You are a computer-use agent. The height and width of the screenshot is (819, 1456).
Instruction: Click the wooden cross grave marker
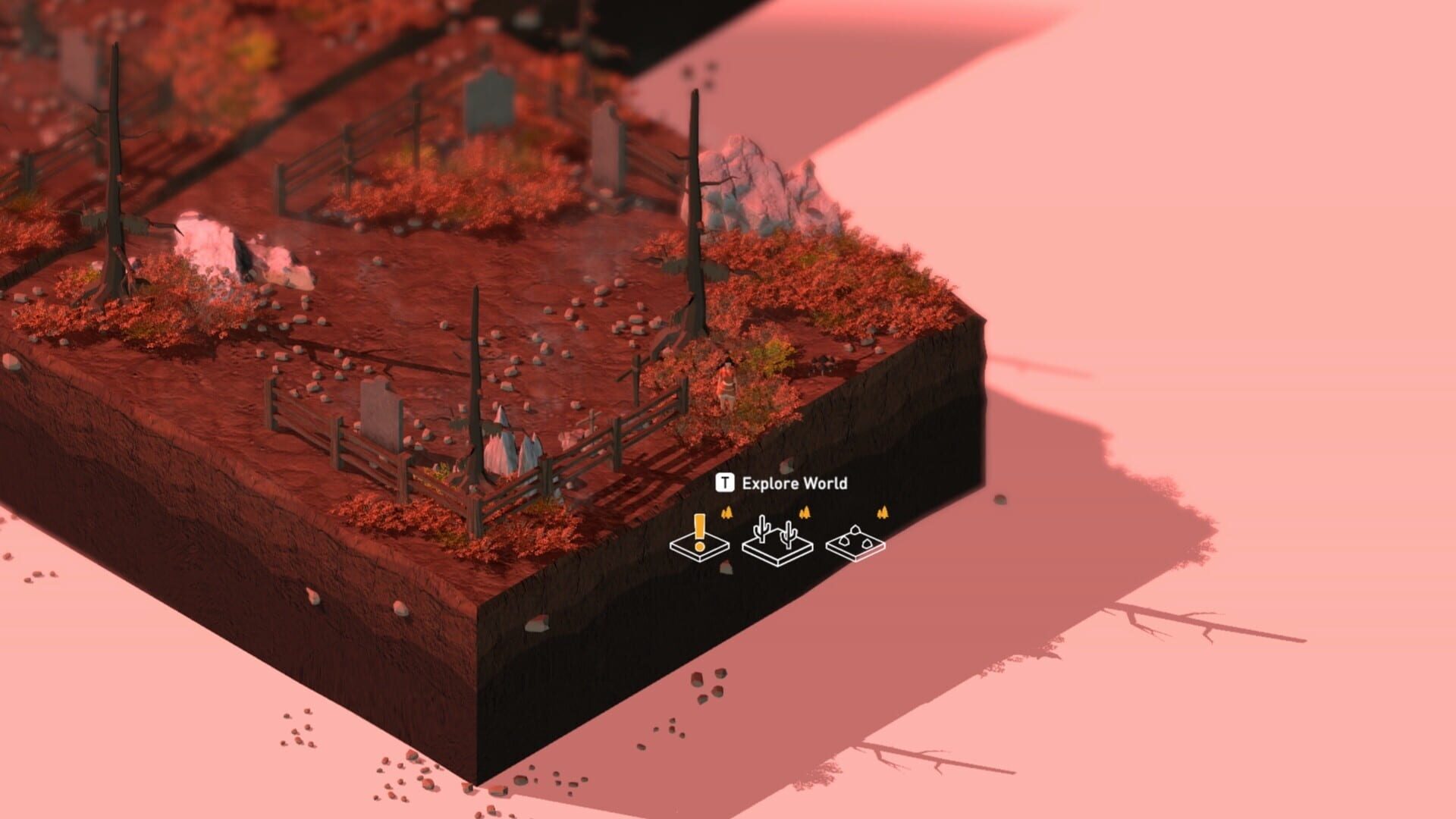tap(635, 369)
